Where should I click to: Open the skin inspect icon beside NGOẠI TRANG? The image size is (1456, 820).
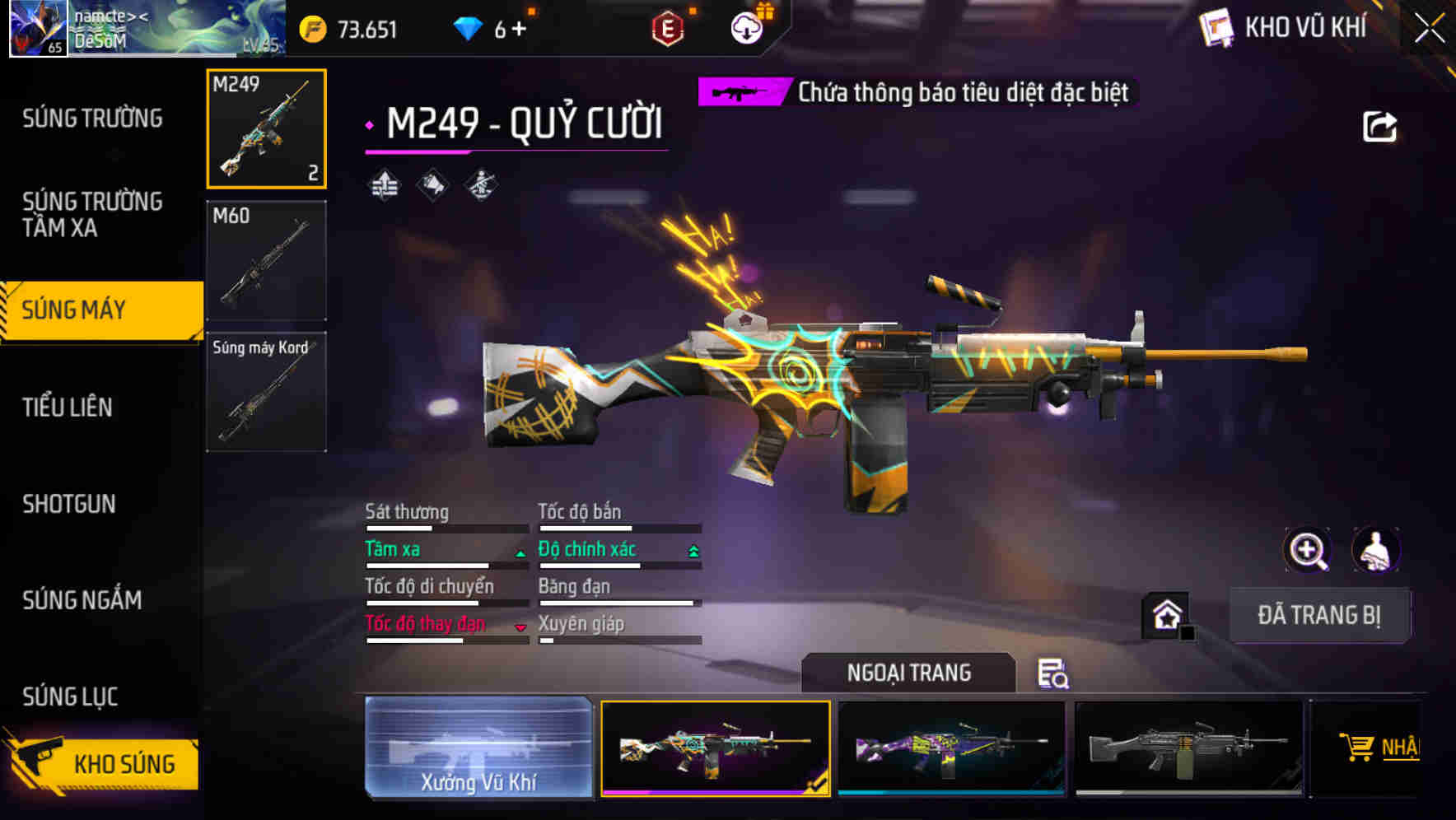[x=1054, y=673]
